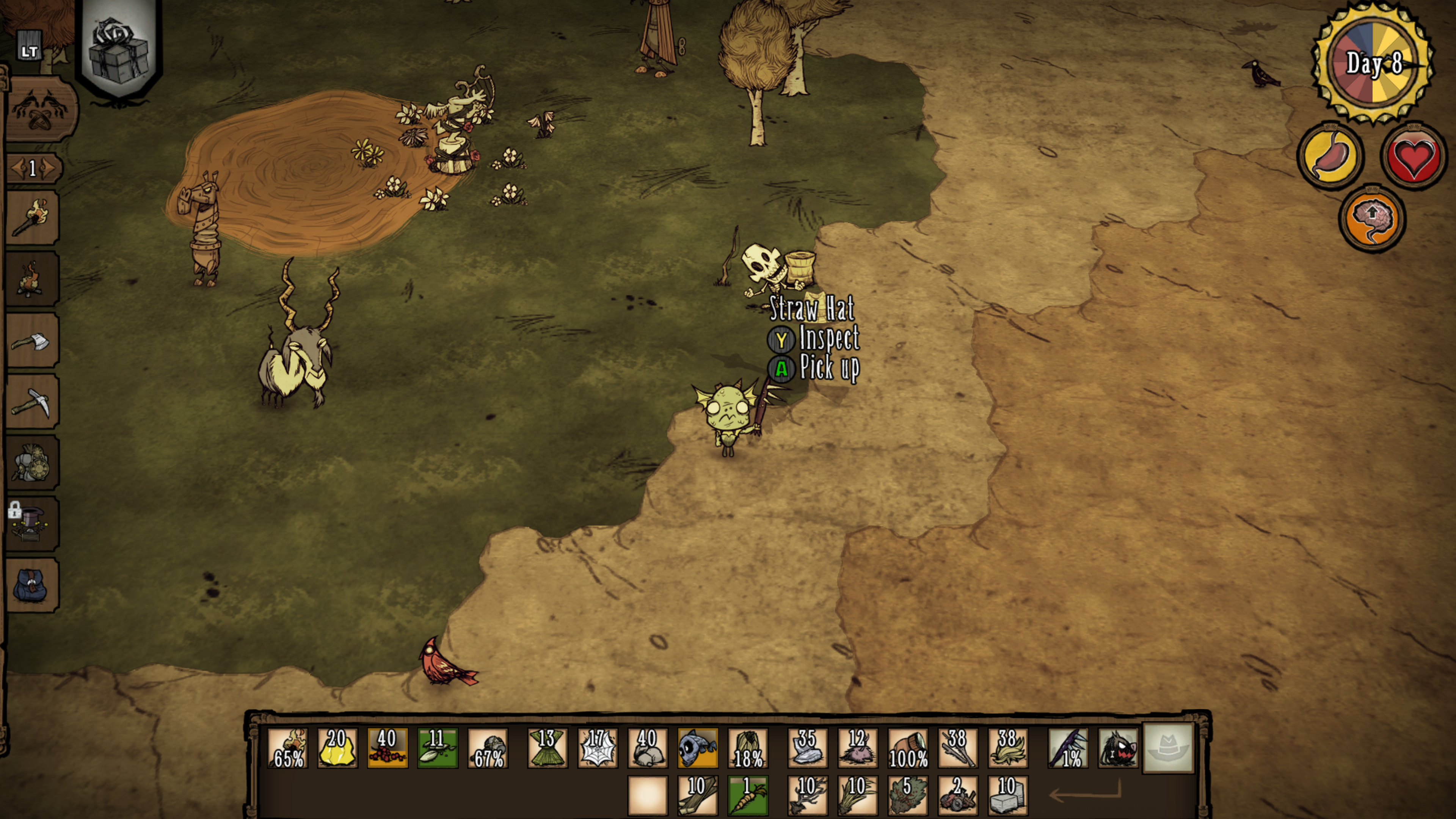The height and width of the screenshot is (819, 1456).
Task: Select the torch crafting recipe
Action: click(x=31, y=218)
